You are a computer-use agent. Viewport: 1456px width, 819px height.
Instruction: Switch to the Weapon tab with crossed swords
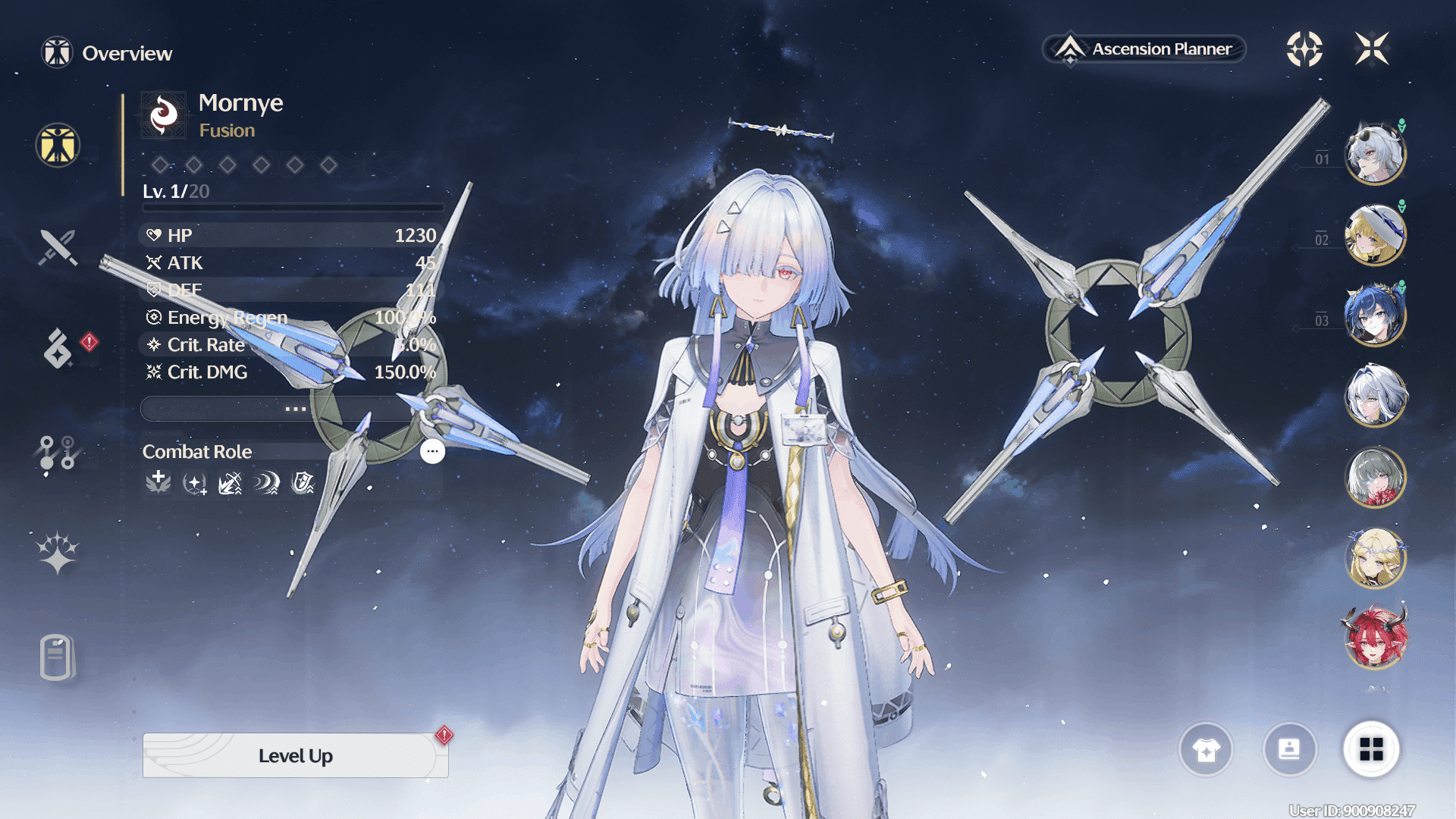click(58, 247)
